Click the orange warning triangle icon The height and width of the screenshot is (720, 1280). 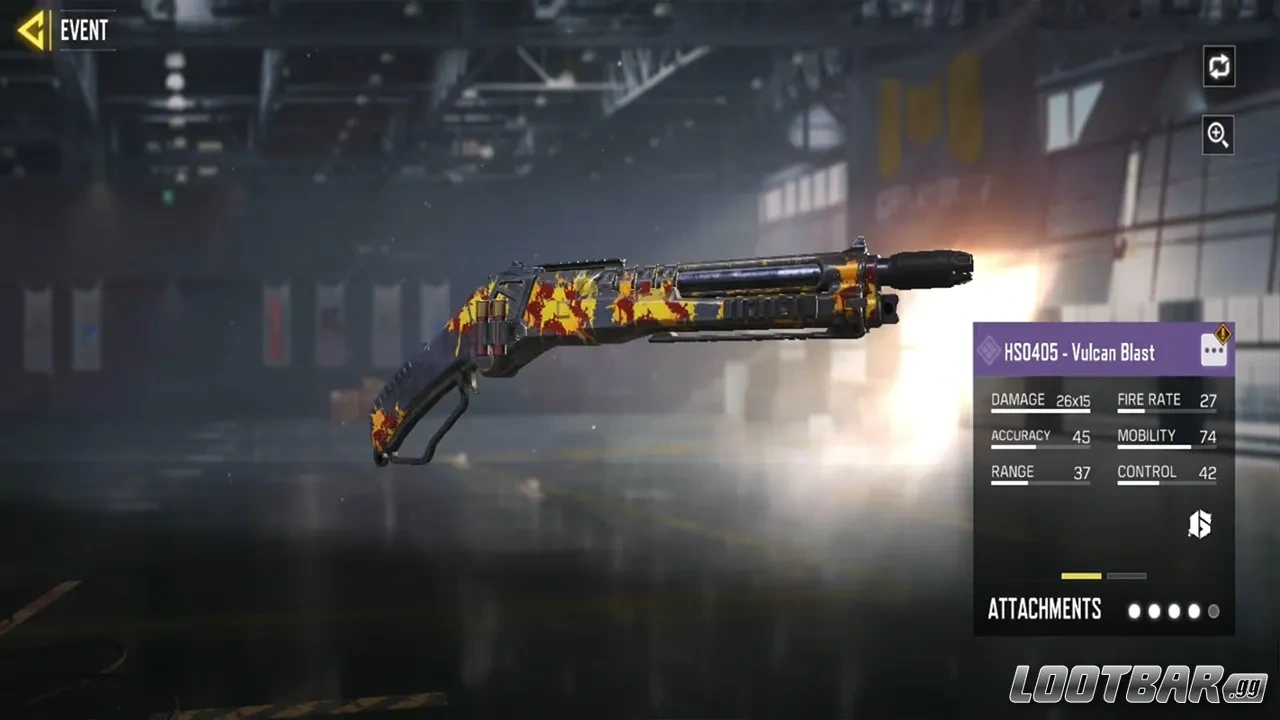(1221, 333)
